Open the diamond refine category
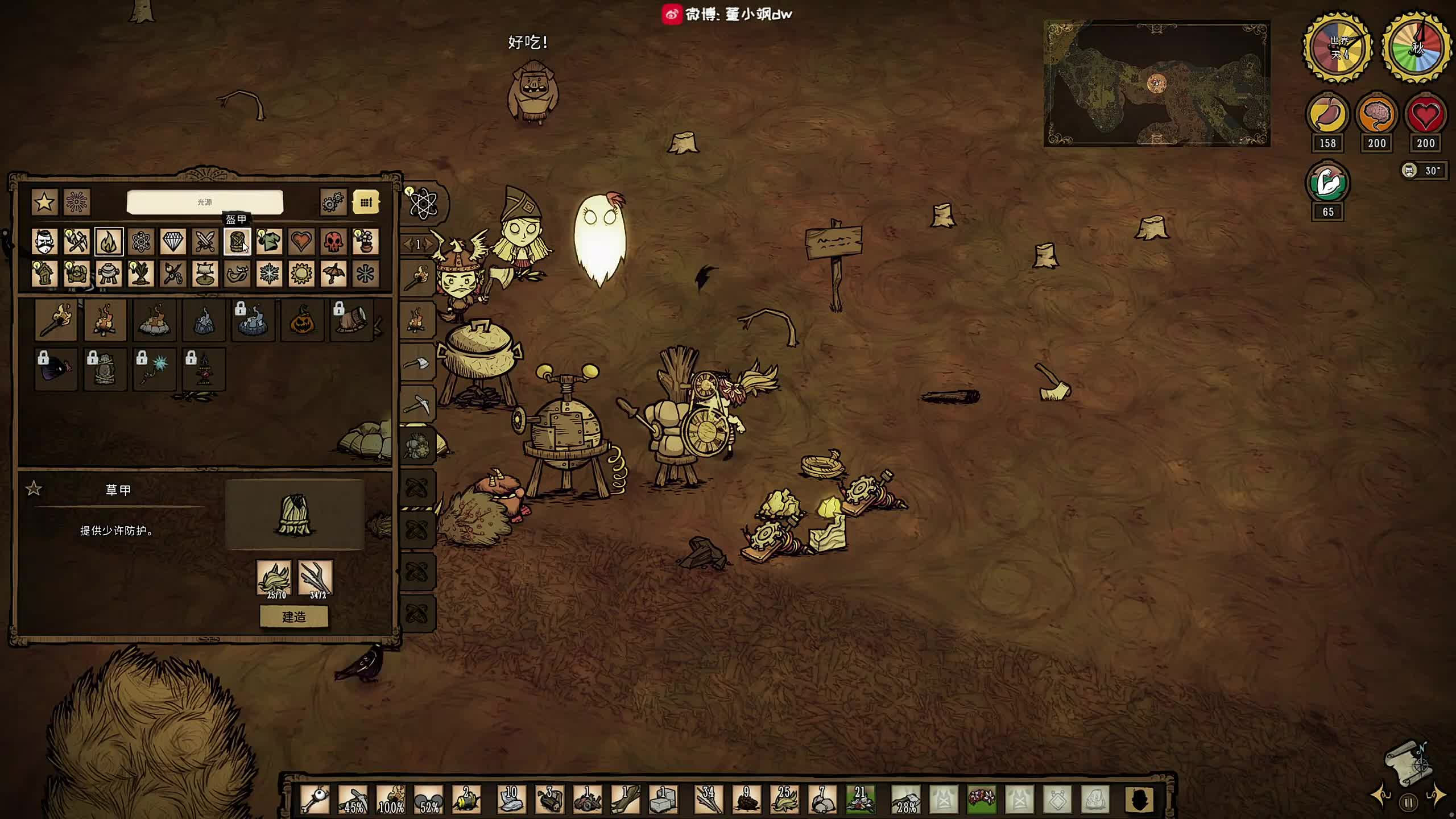Screen dimensions: 1456x819 coord(173,242)
